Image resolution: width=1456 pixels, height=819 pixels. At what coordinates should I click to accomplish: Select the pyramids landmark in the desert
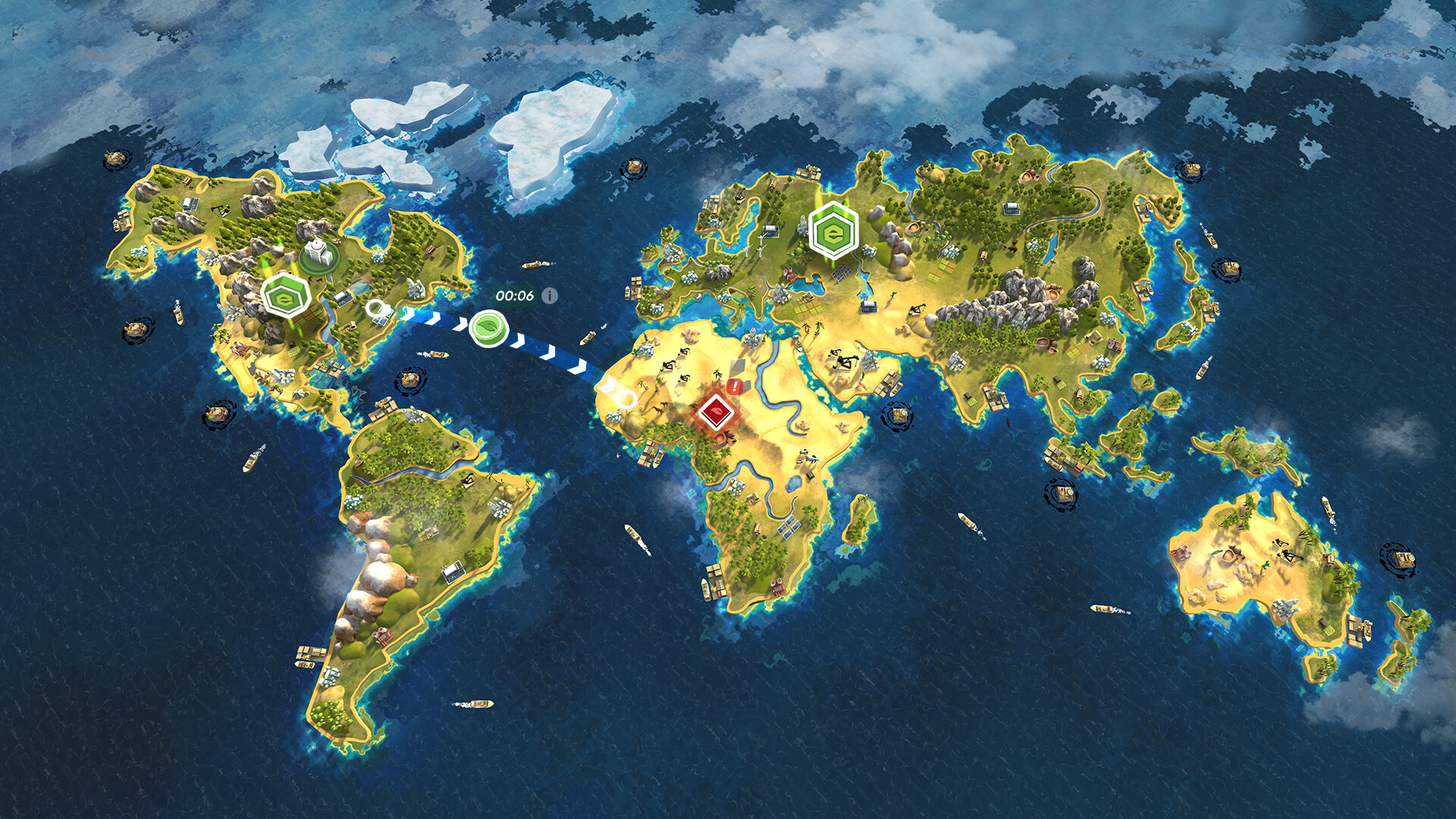click(738, 363)
